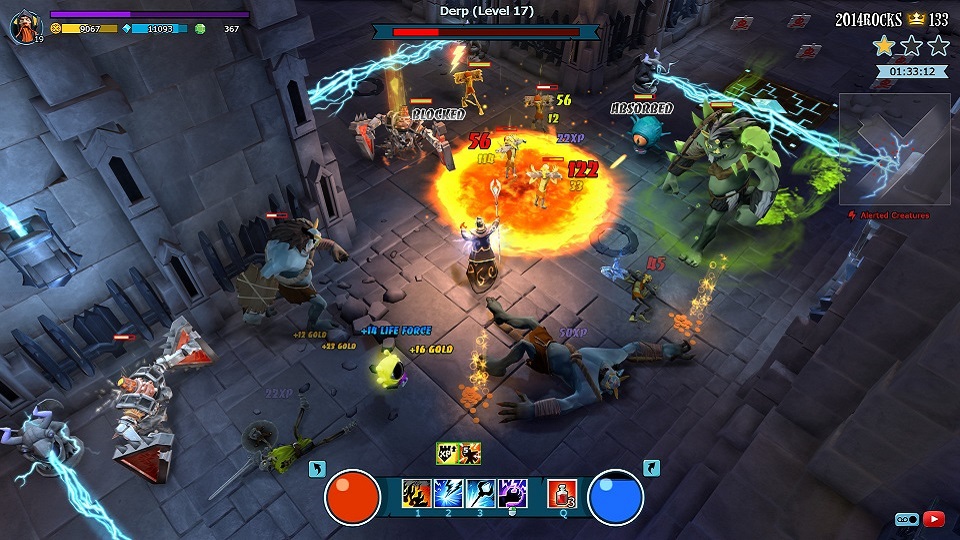Click the minimap of the castle
Image resolution: width=960 pixels, height=540 pixels.
tap(894, 148)
